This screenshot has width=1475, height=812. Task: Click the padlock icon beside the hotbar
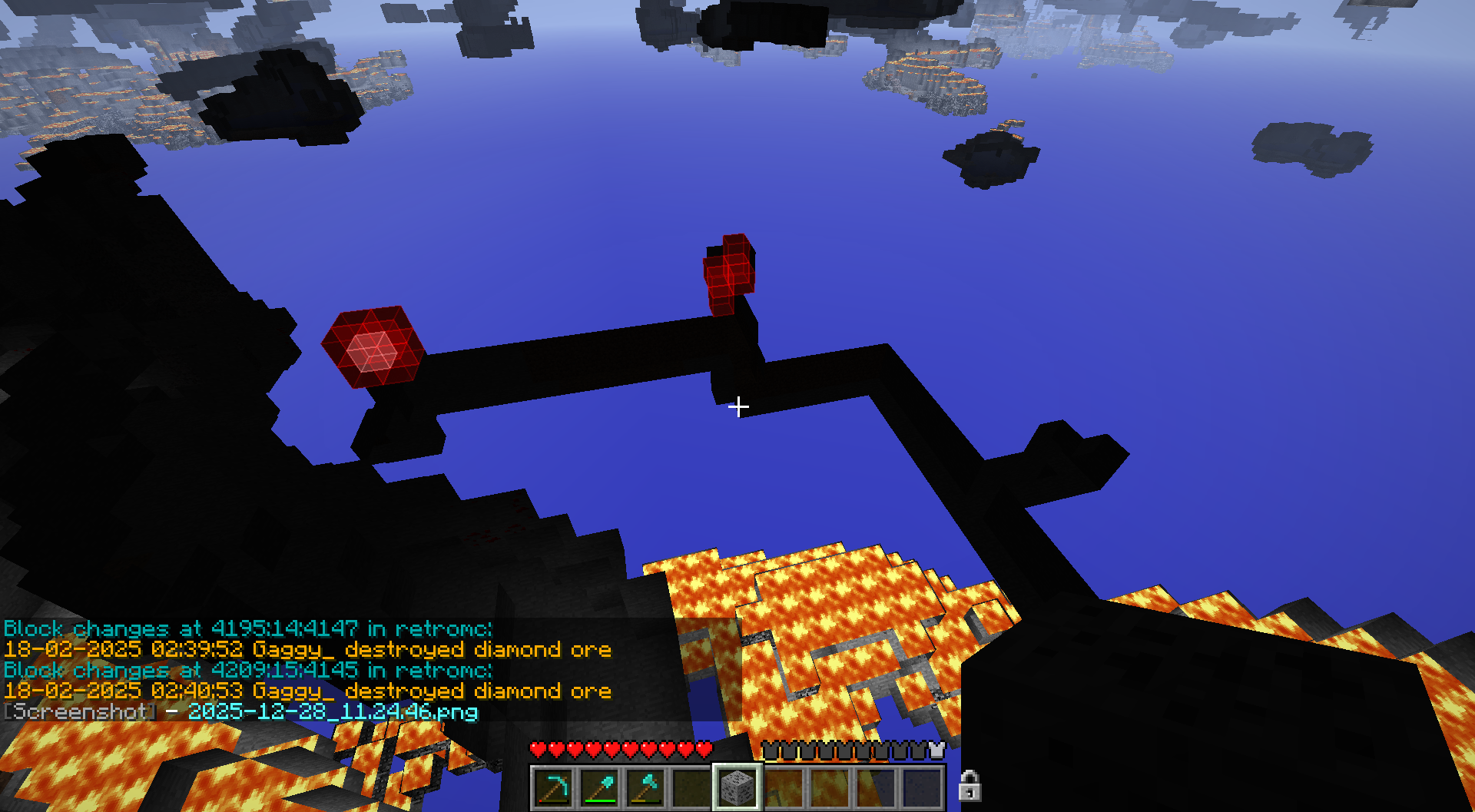tap(970, 786)
